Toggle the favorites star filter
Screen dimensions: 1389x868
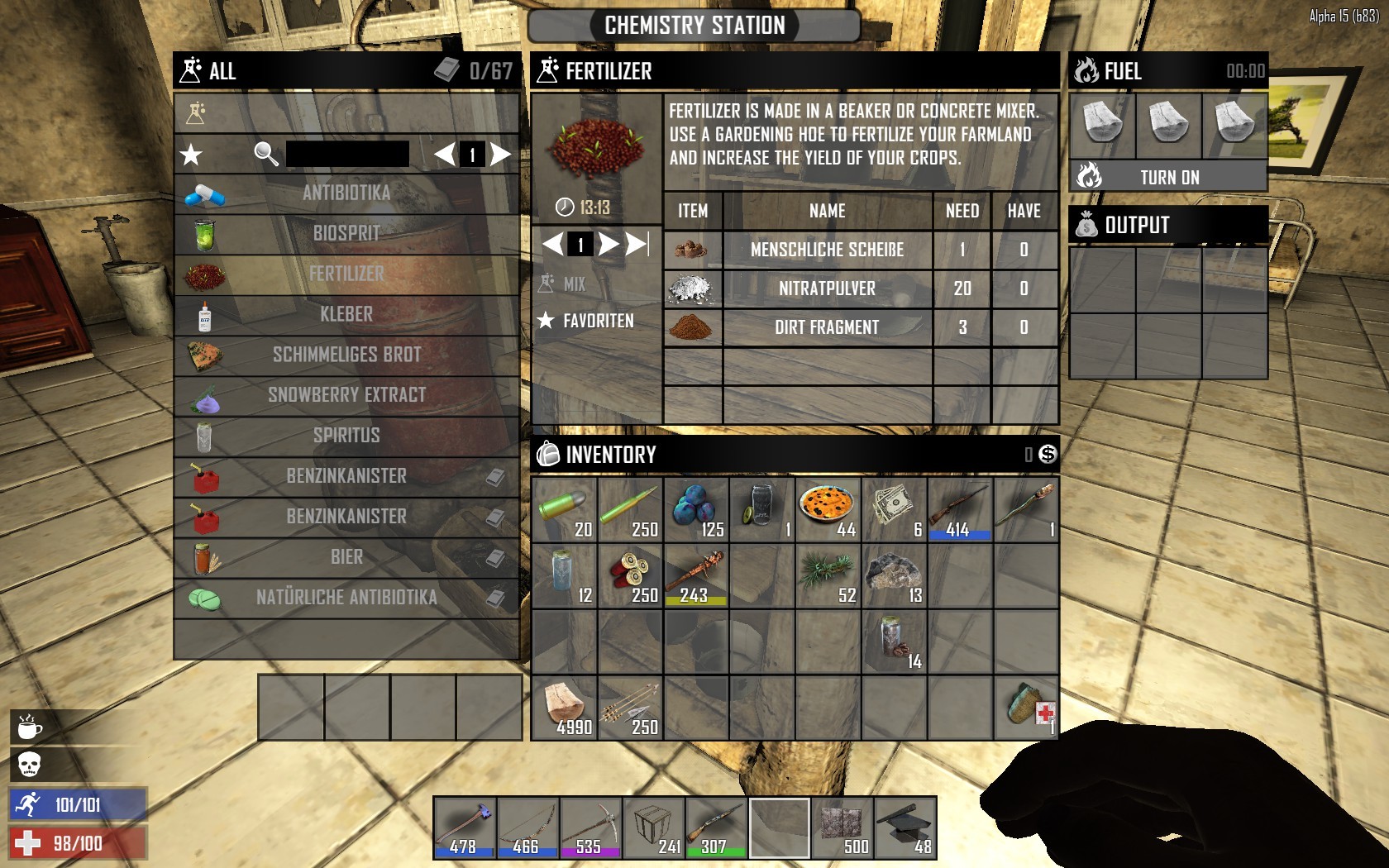tap(192, 155)
